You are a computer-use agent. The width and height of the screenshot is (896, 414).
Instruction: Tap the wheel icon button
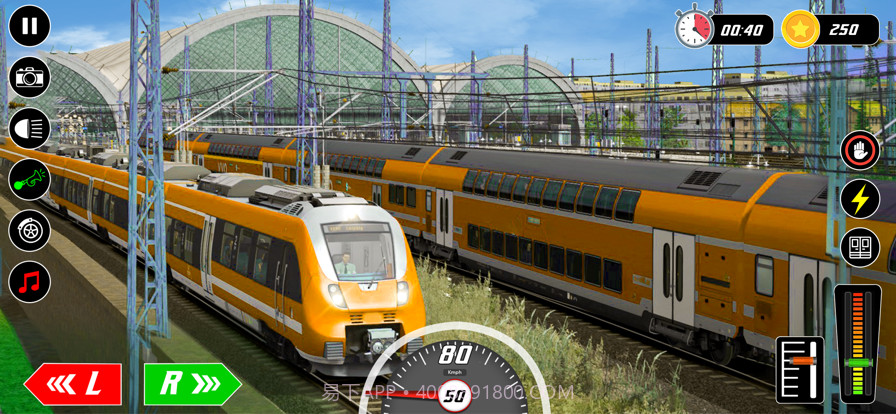pos(29,231)
